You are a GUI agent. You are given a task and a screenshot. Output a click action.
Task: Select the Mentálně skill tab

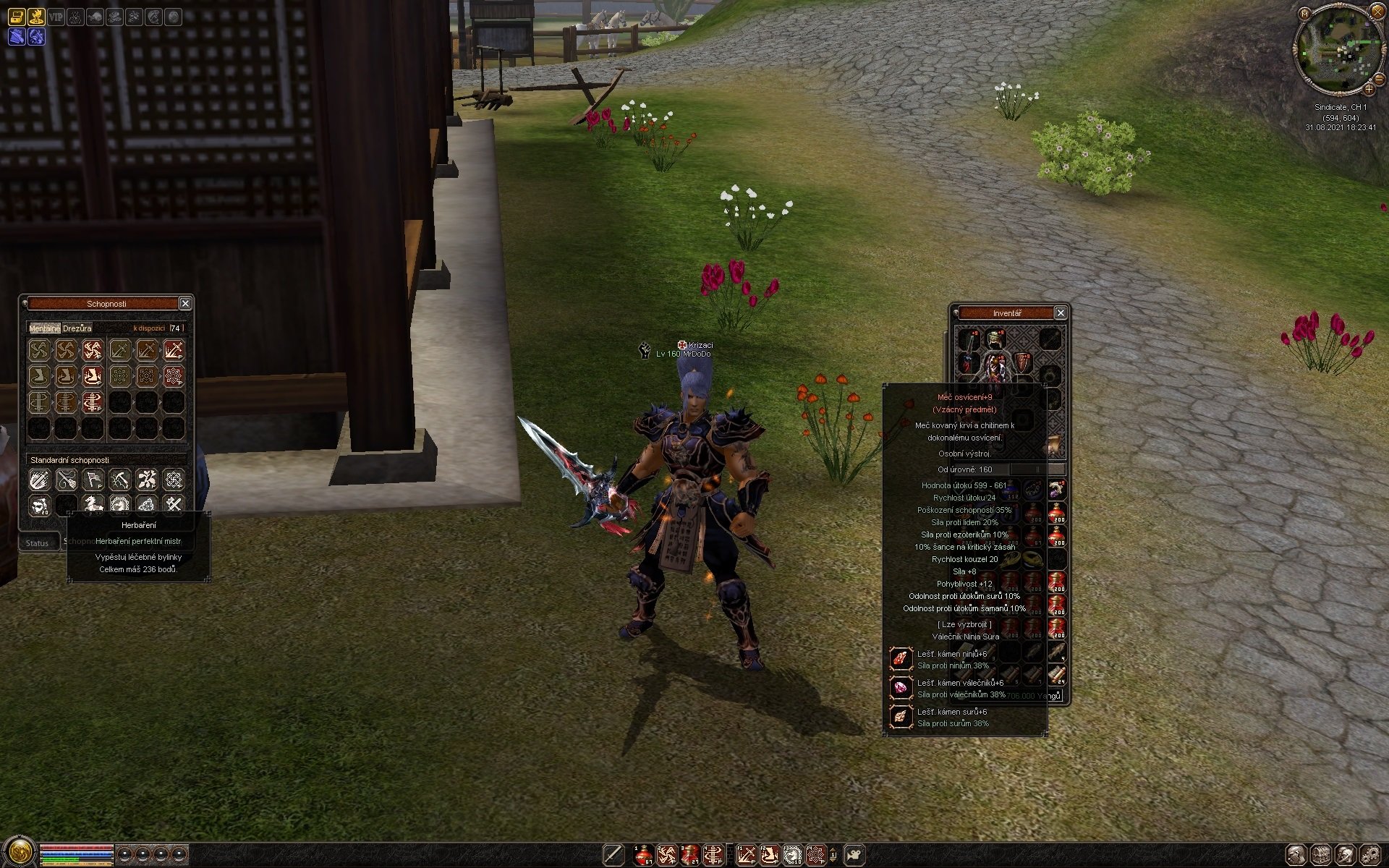45,328
